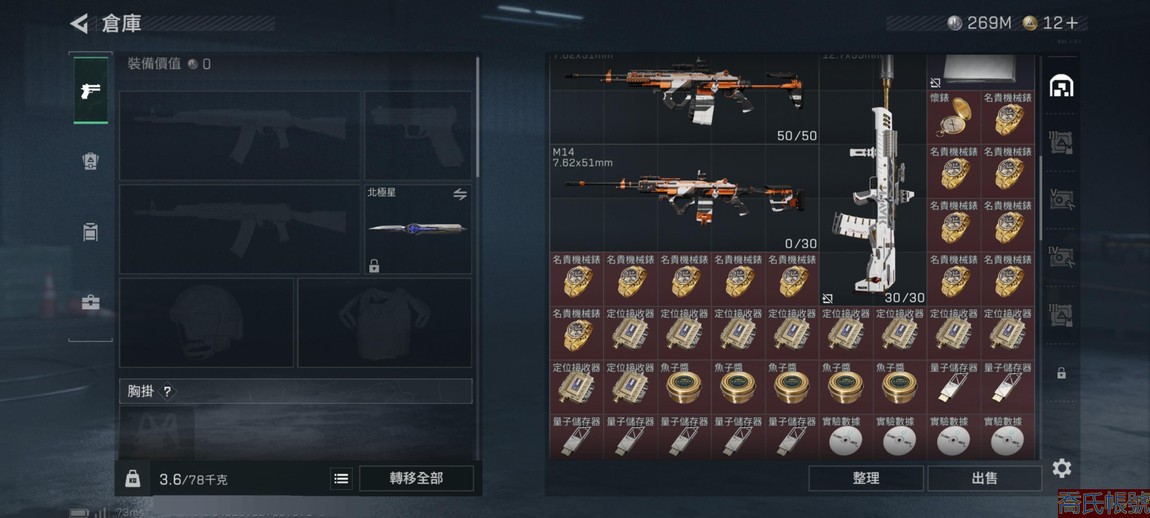This screenshot has width=1150, height=518.
Task: Swap the 北極星 melee weapon
Action: (x=460, y=194)
